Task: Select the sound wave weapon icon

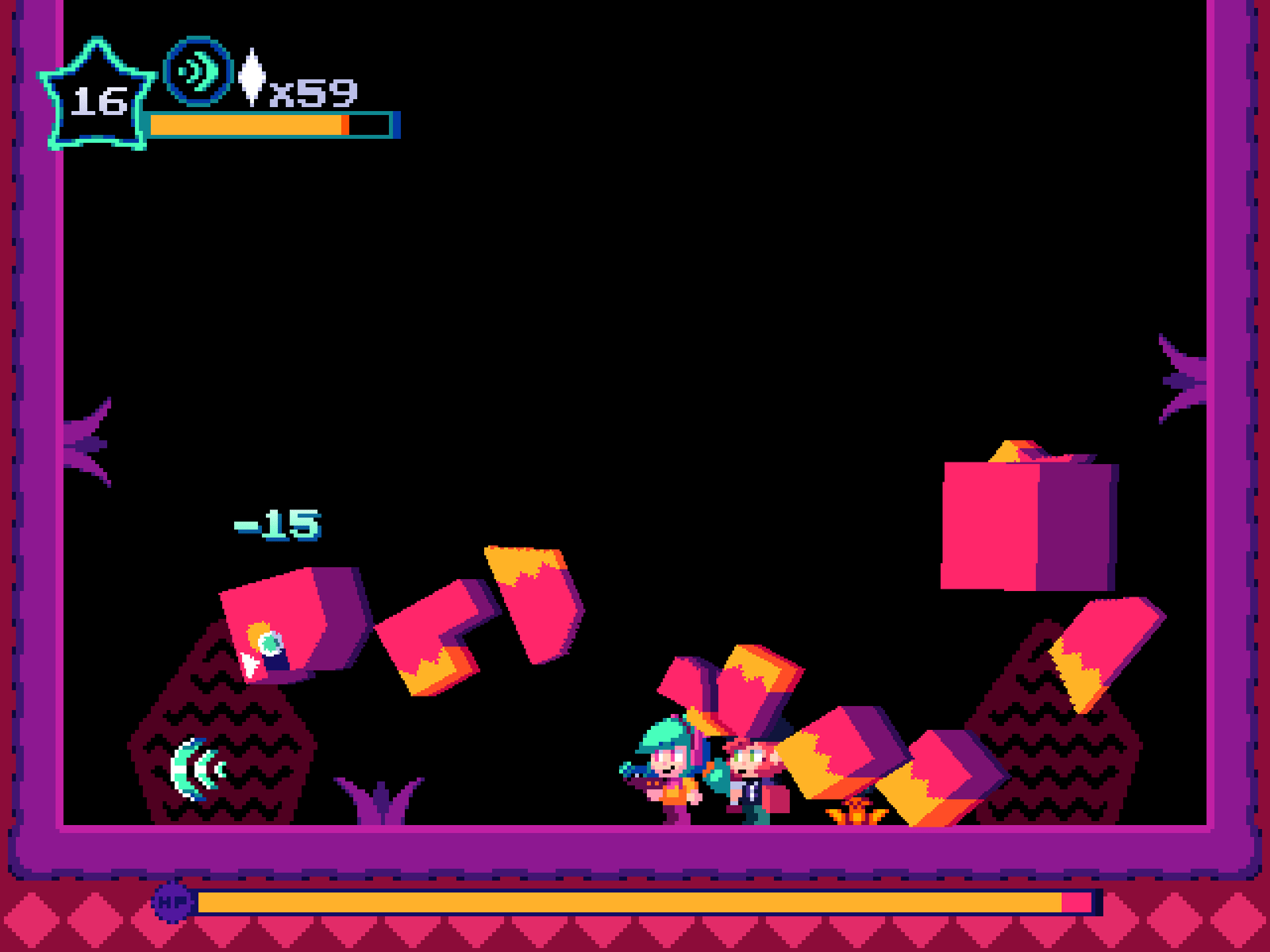Action: [198, 72]
